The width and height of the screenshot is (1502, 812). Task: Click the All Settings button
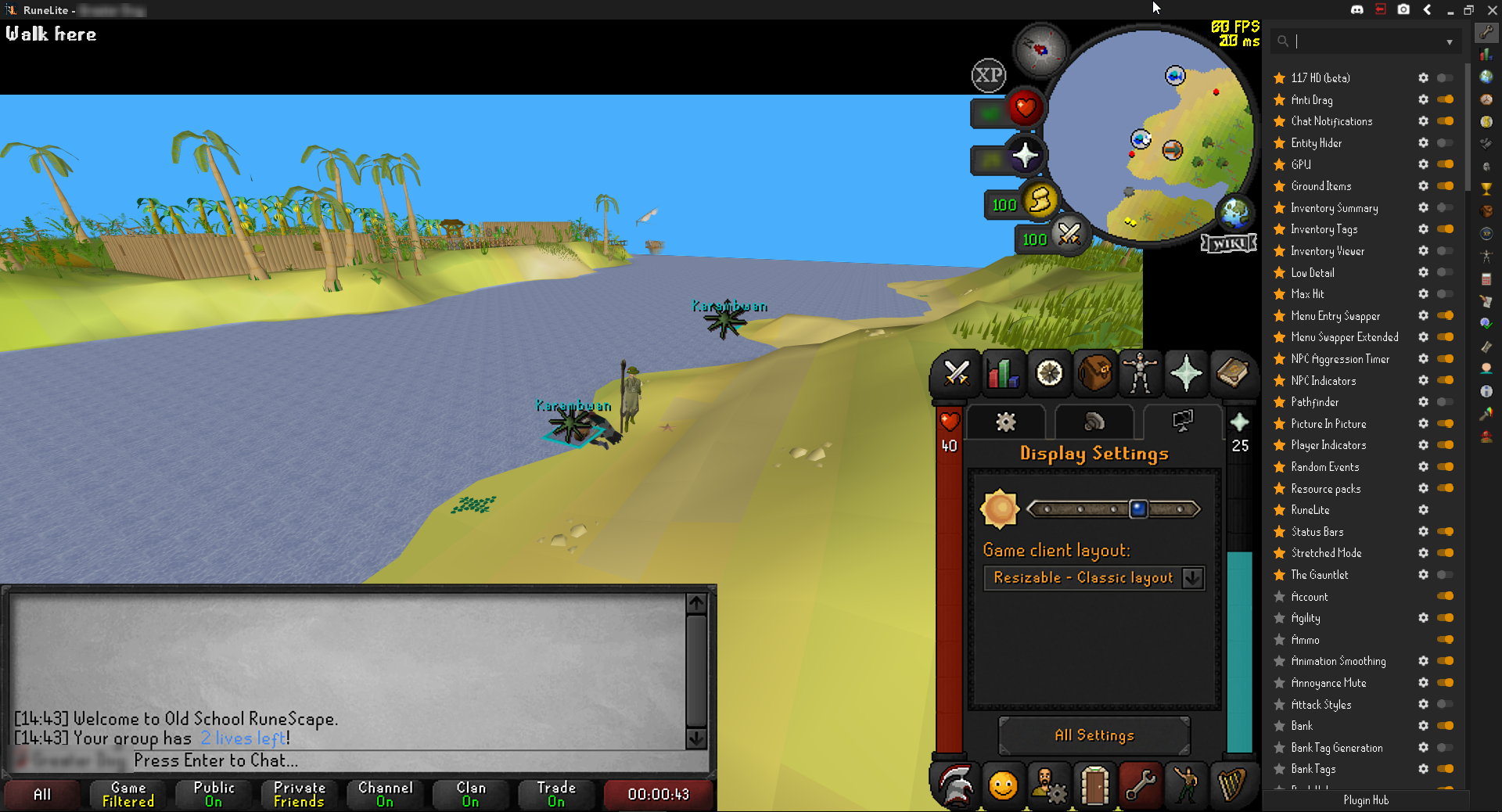(x=1094, y=735)
